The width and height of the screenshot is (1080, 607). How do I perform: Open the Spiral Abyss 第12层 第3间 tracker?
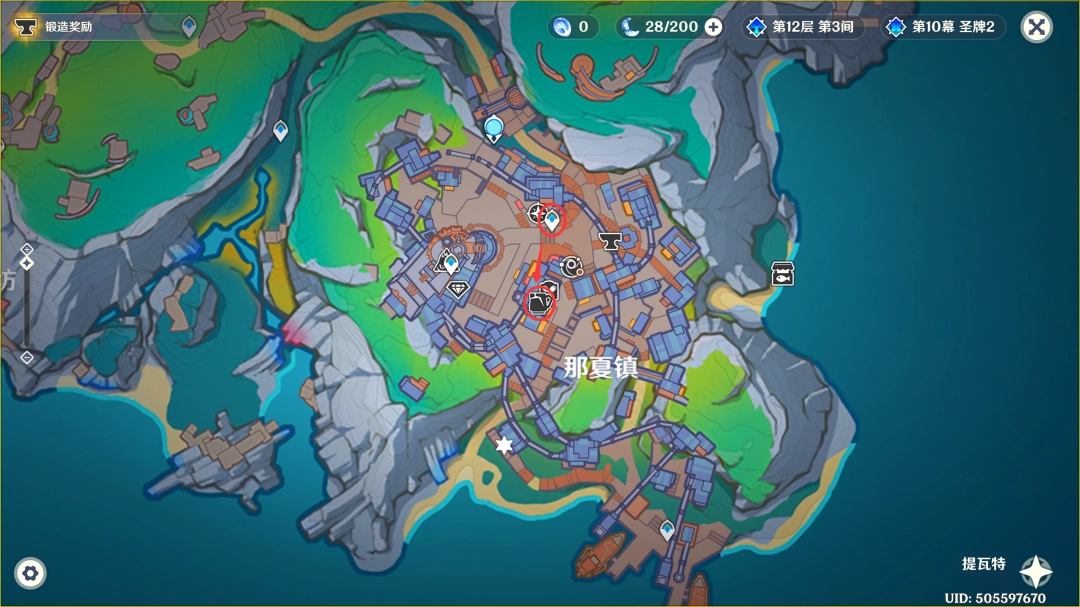click(x=799, y=27)
